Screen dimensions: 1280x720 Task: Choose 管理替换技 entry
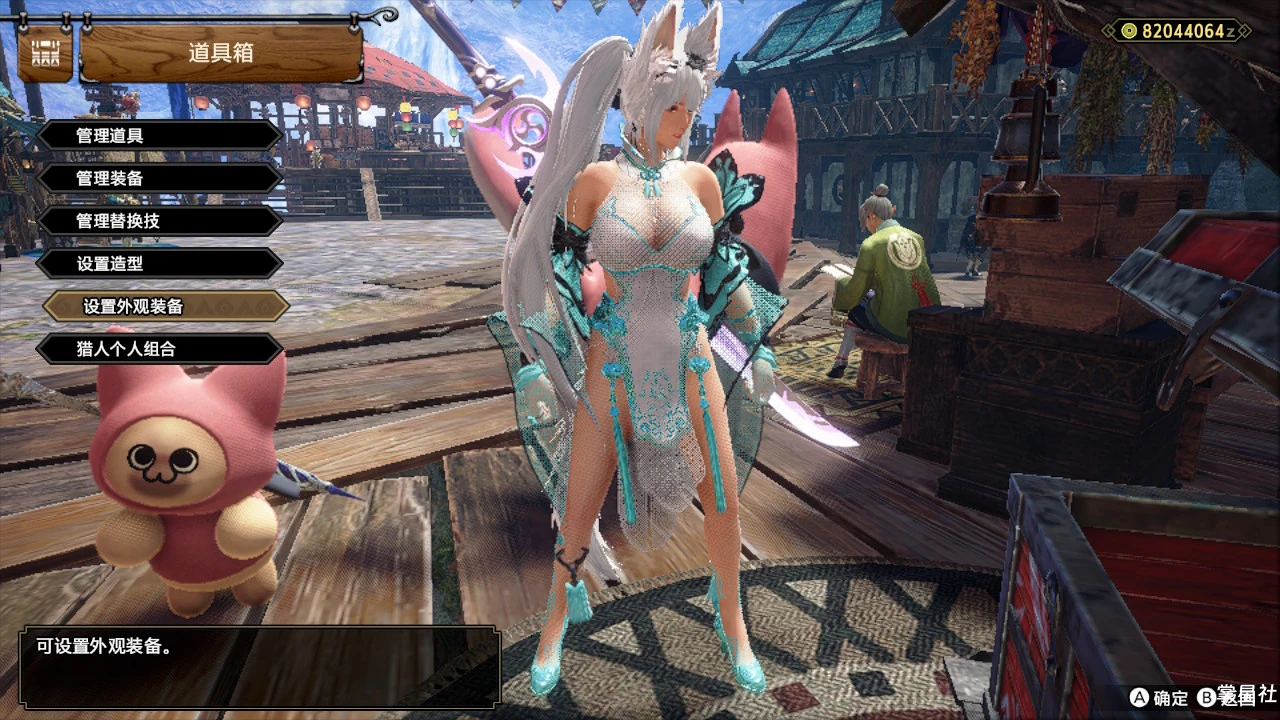point(160,221)
